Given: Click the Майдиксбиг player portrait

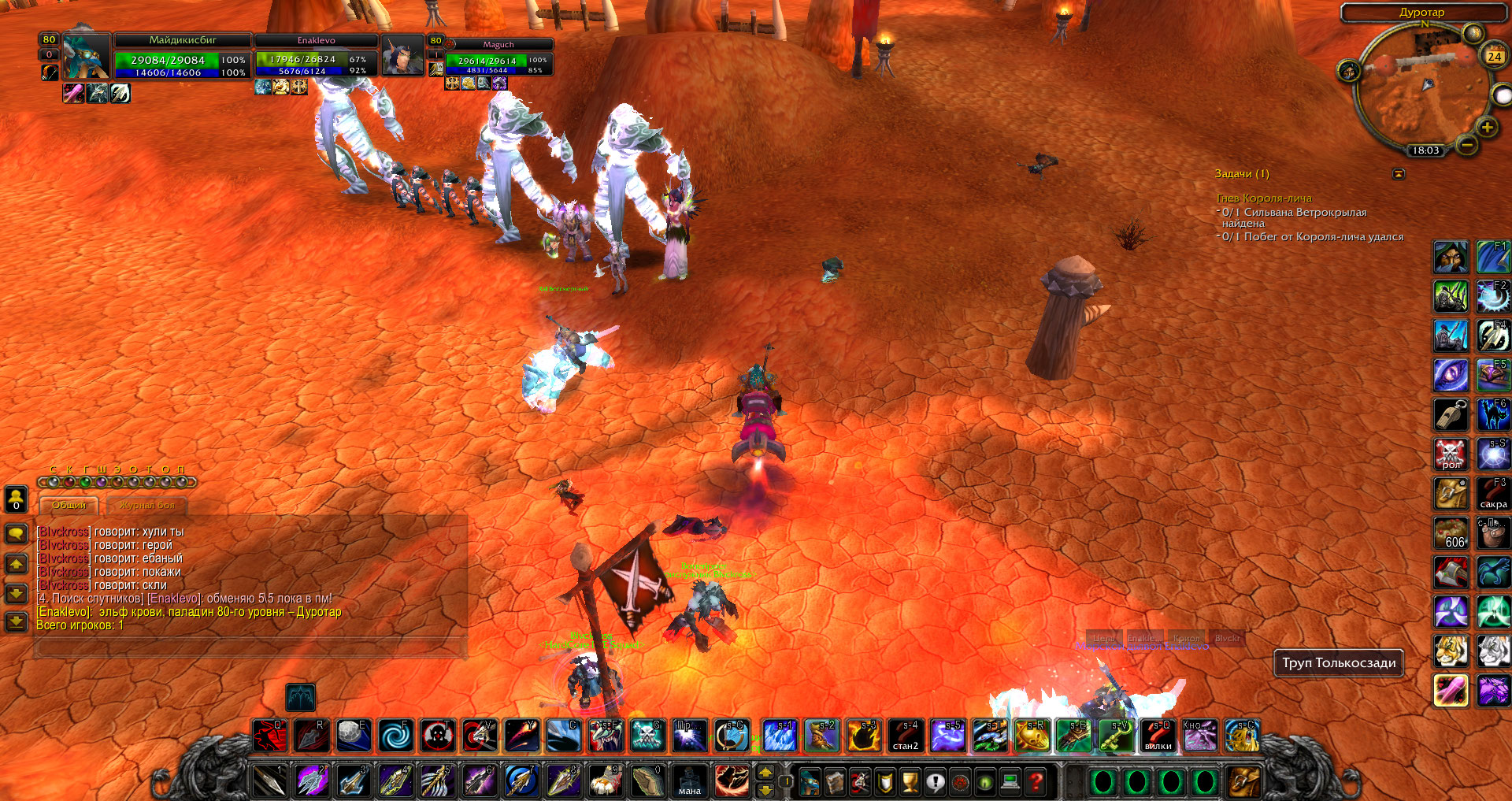Looking at the screenshot, I should tap(86, 56).
